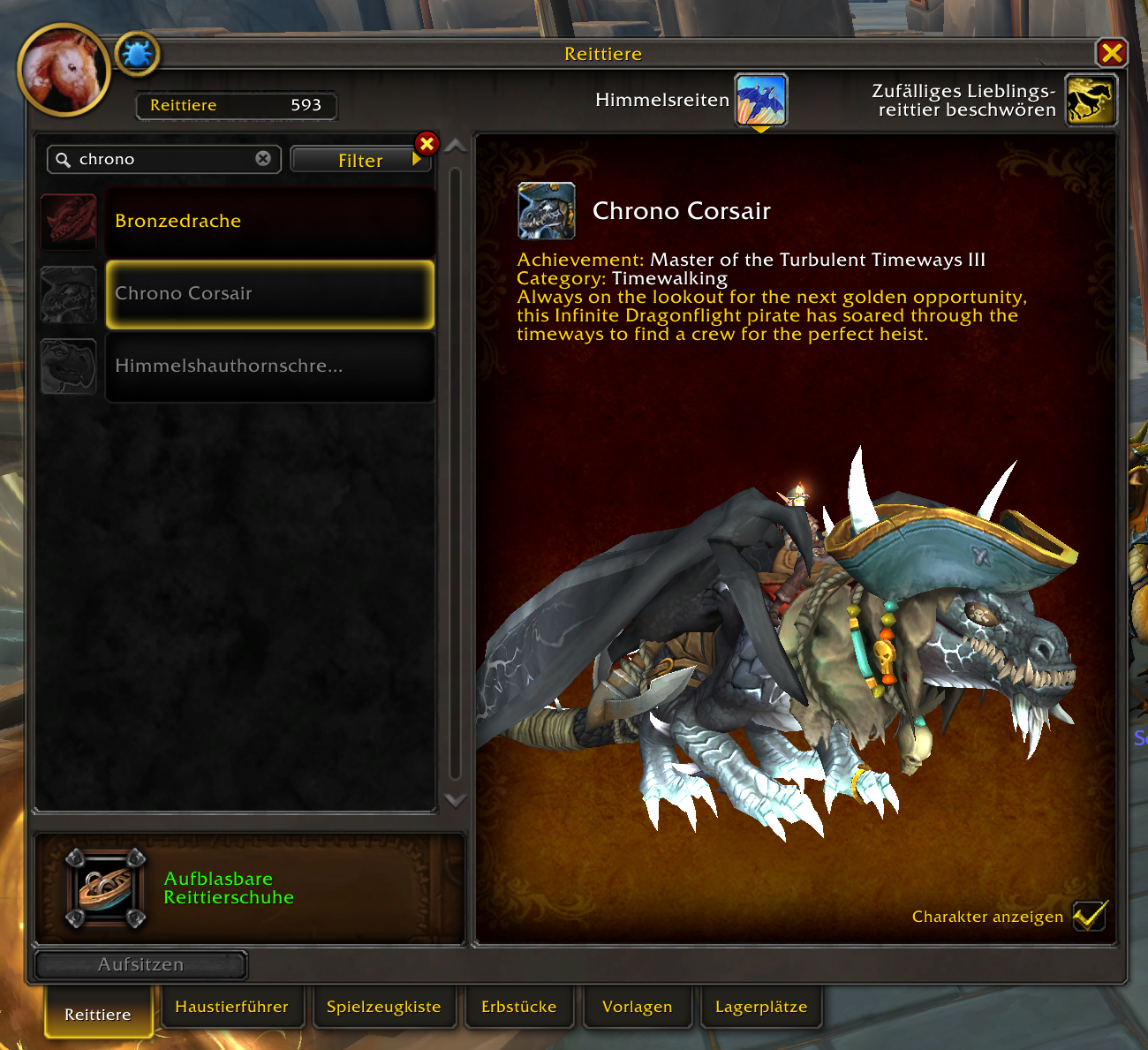Click the up arrow on the scrollbar

click(x=456, y=145)
